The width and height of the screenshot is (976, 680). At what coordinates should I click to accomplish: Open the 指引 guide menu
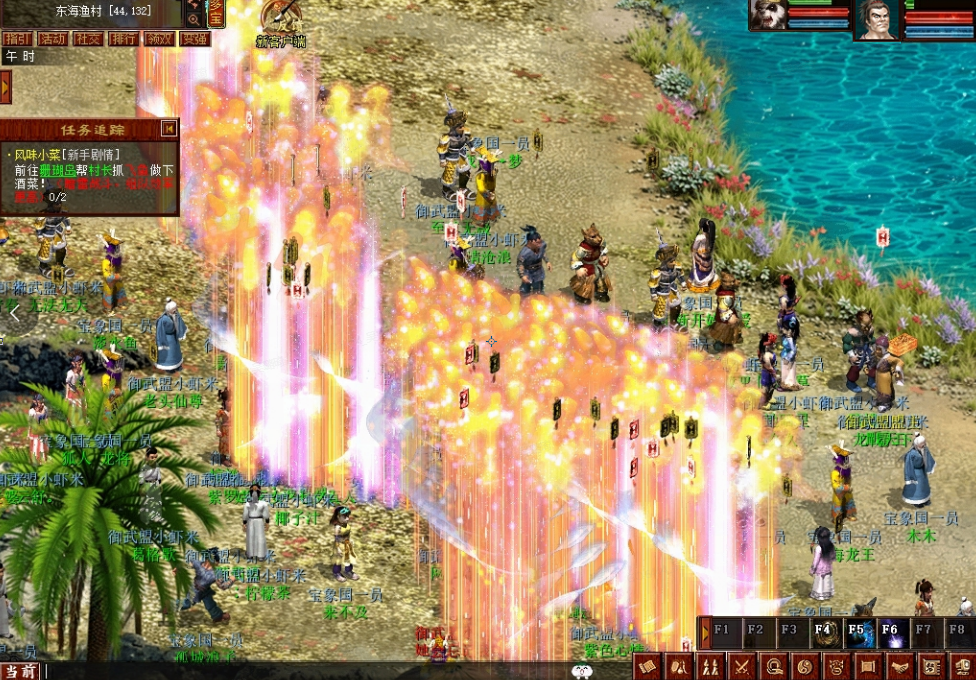15,39
